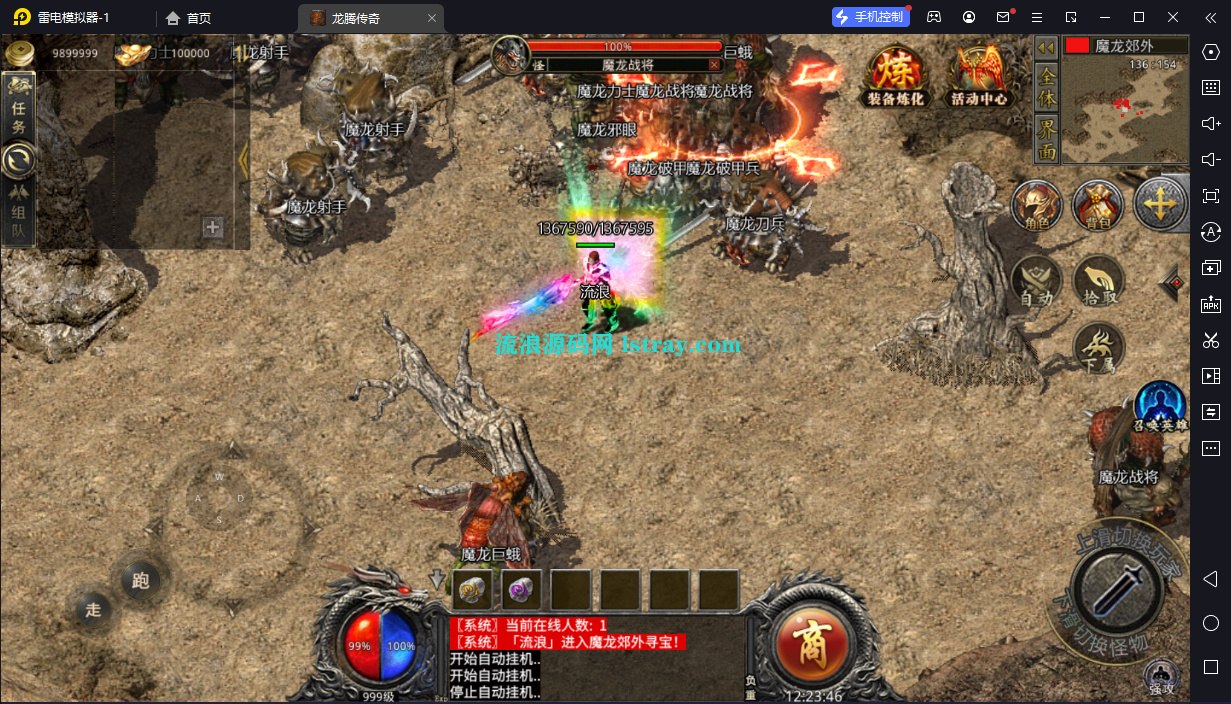Screen dimensions: 1231x704
Task: Open the 商 shop orb
Action: coord(814,643)
